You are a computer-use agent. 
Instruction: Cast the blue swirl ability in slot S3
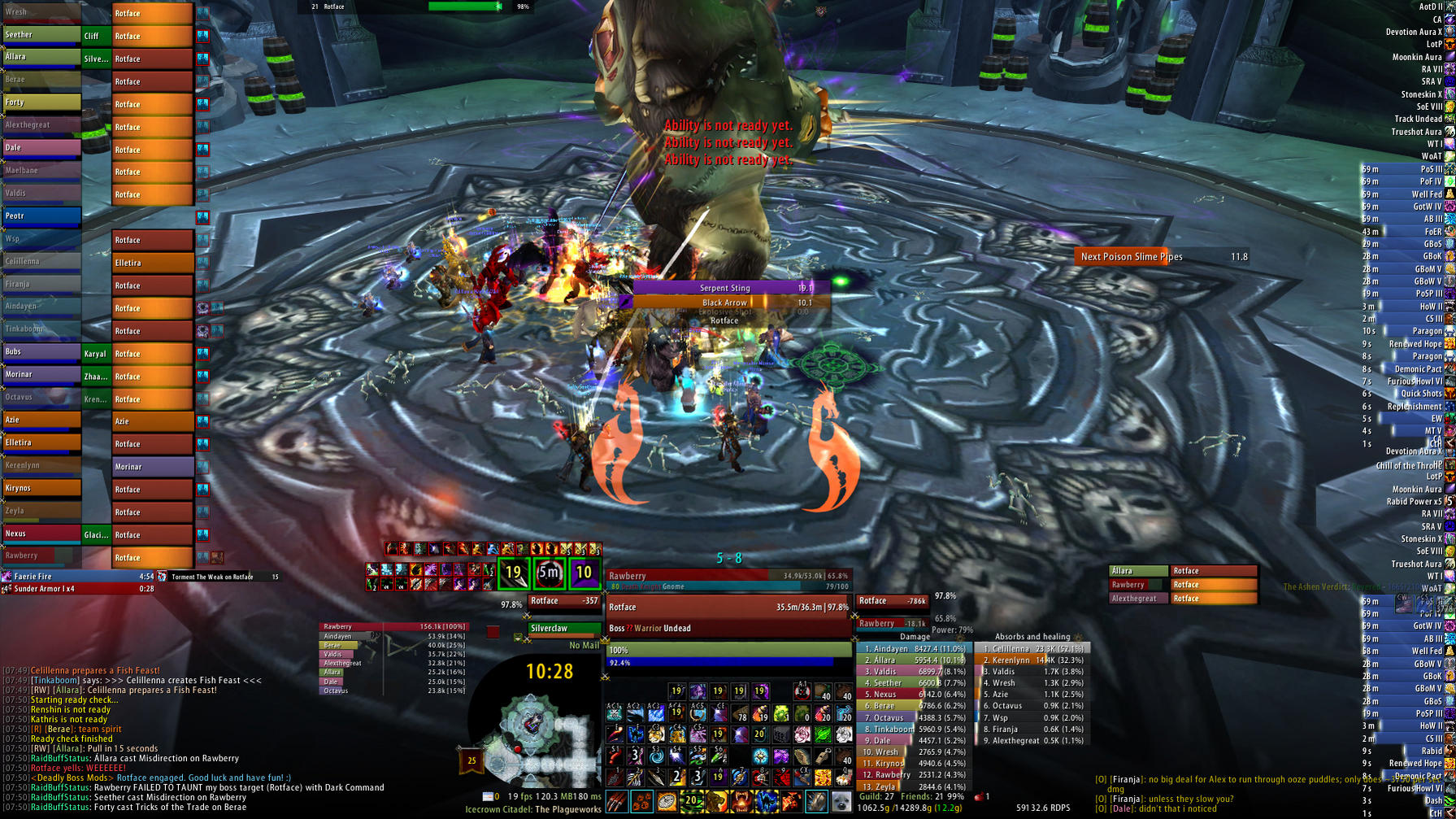[656, 756]
